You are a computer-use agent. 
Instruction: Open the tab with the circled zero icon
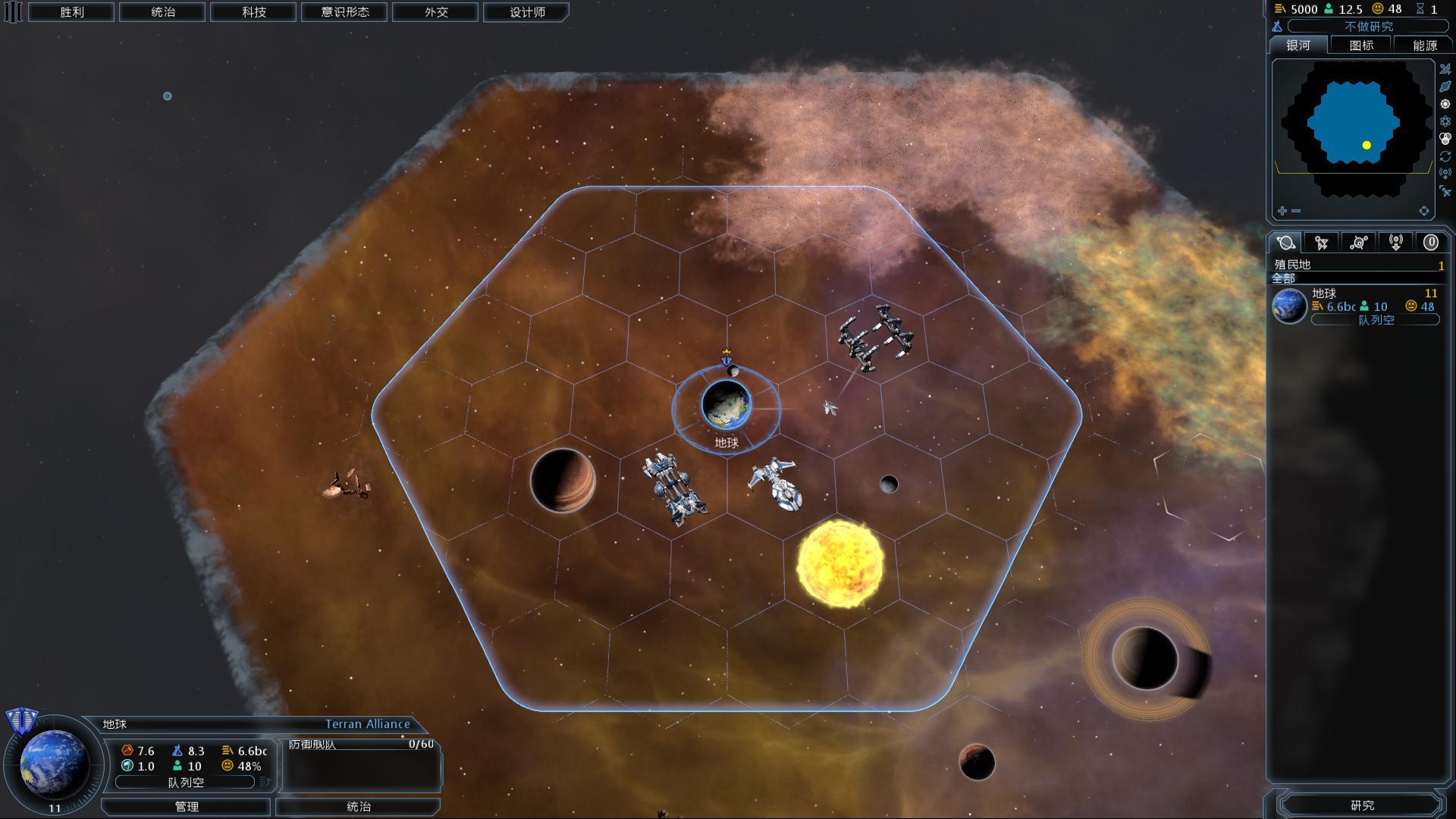[x=1430, y=243]
